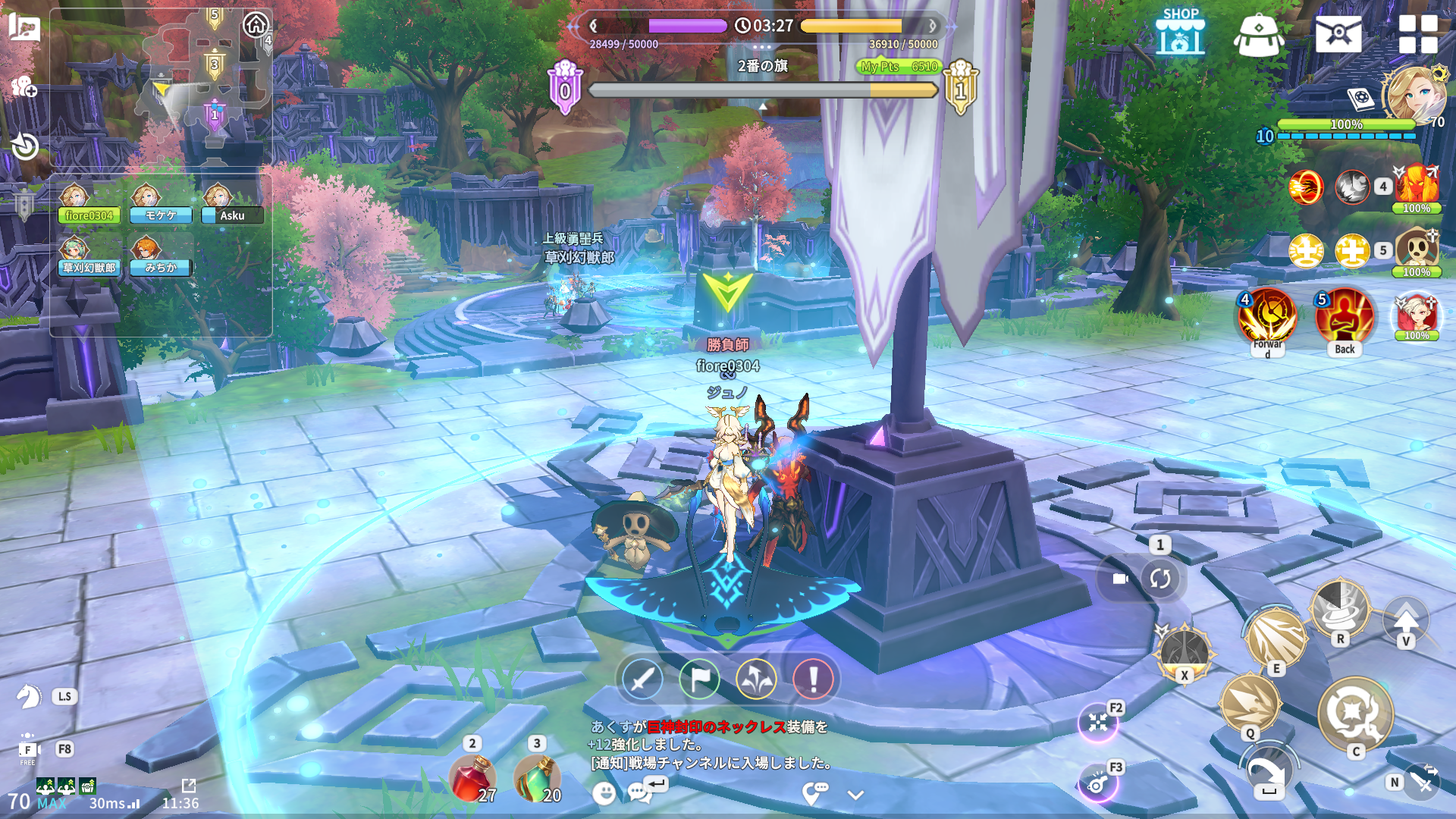Open the four-square main menu
1456x819 pixels.
pos(1418,34)
